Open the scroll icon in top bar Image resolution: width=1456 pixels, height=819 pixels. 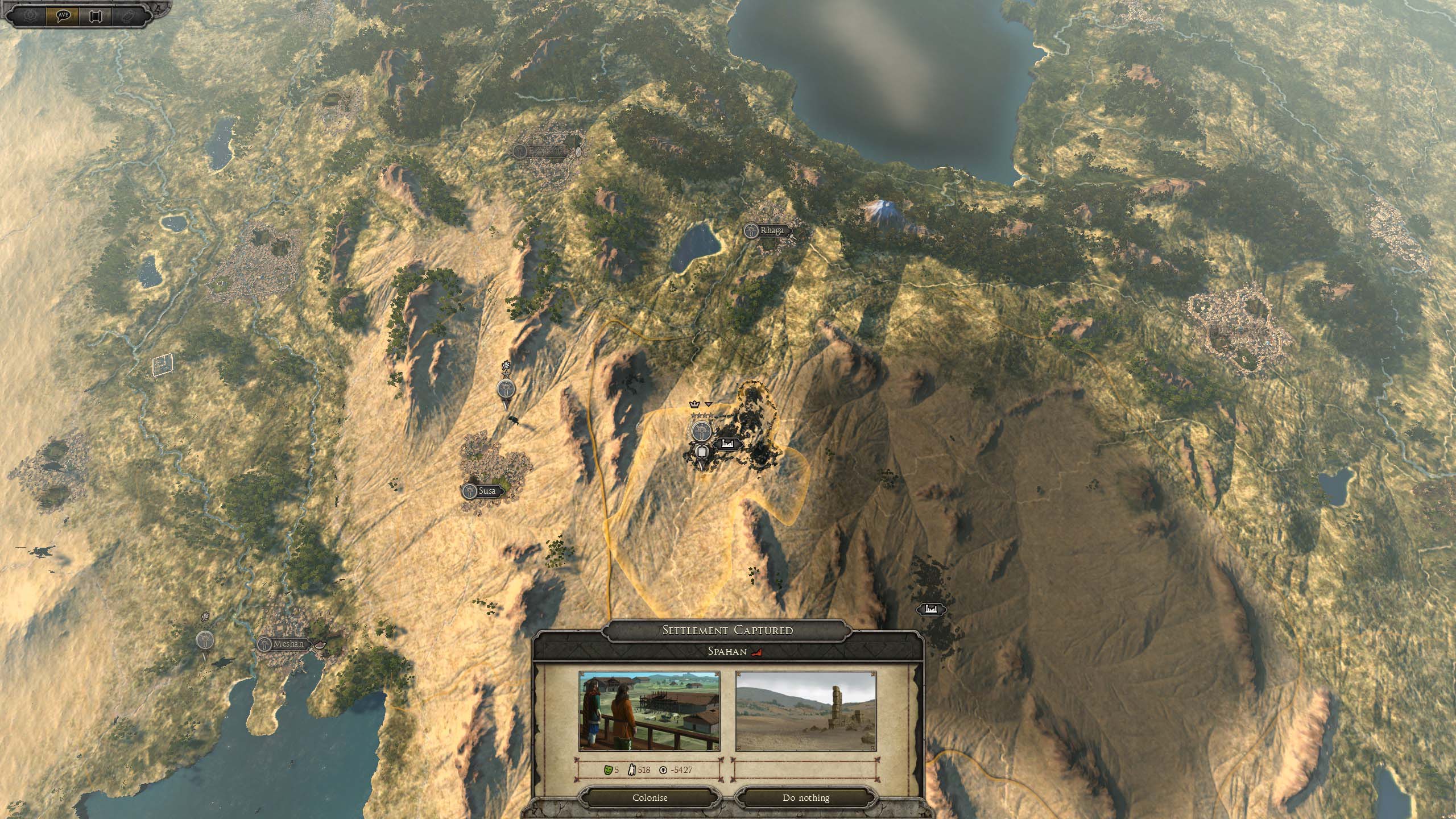point(95,15)
